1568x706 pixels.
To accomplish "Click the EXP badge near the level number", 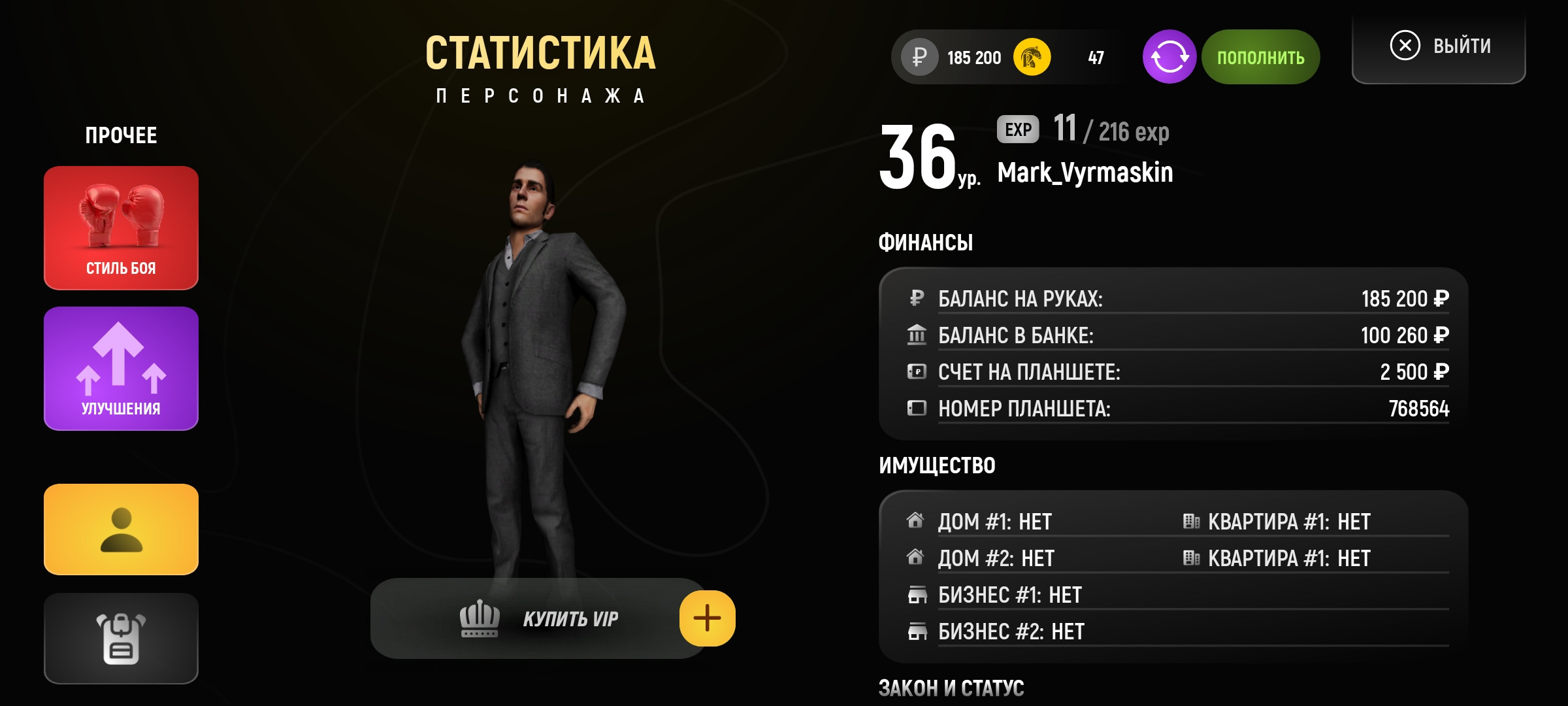I will 1017,130.
